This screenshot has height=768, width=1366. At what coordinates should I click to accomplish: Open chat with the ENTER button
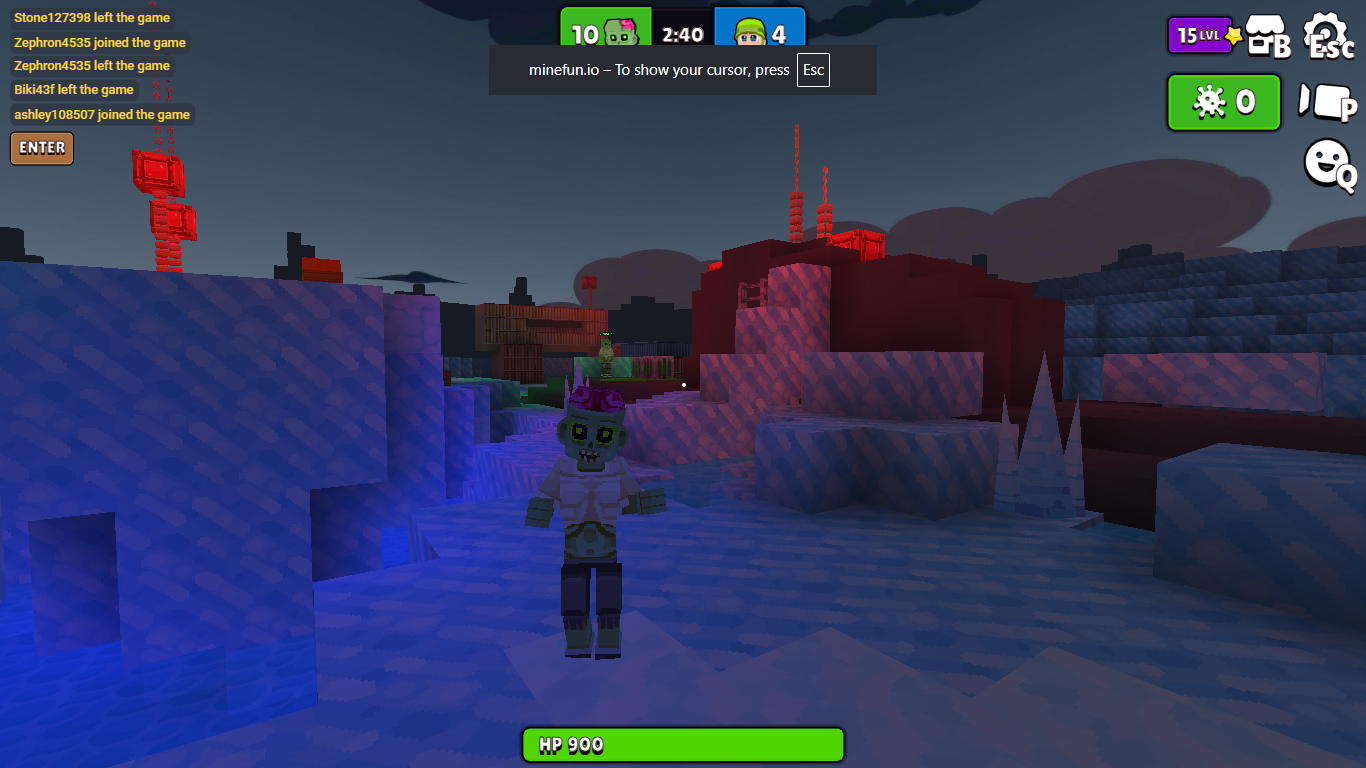[42, 148]
